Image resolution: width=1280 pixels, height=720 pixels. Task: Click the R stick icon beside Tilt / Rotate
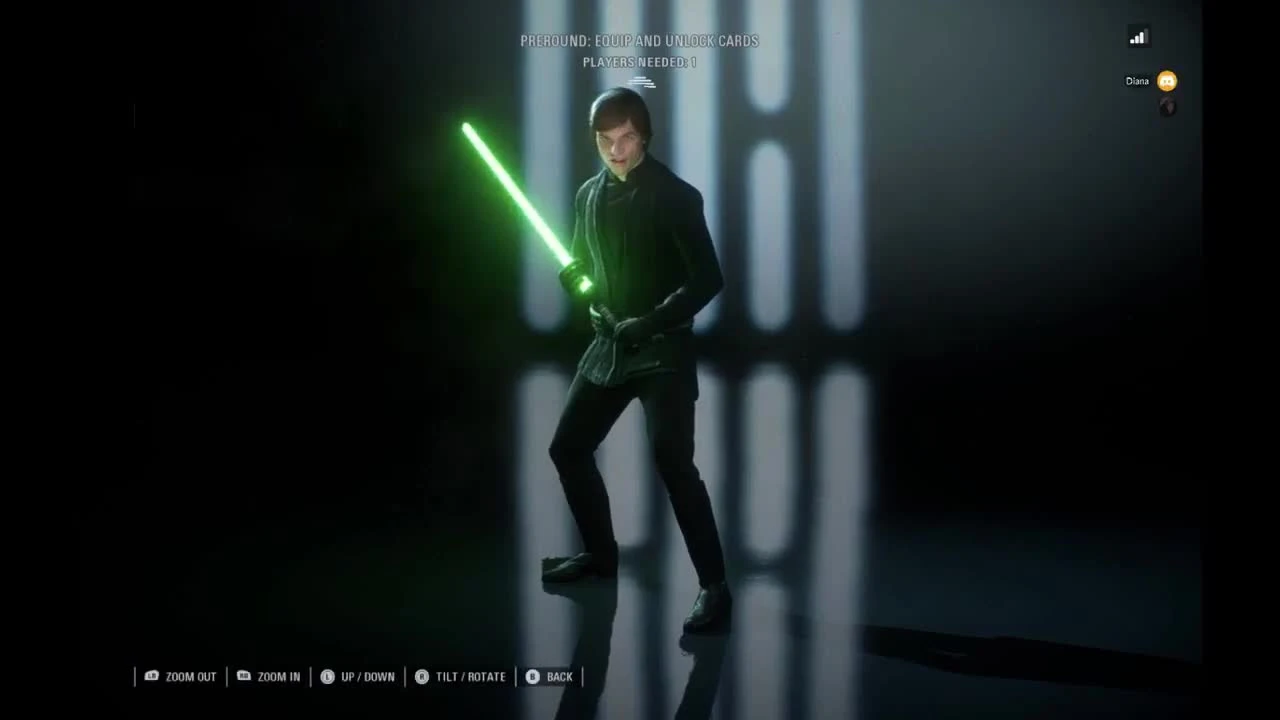422,677
